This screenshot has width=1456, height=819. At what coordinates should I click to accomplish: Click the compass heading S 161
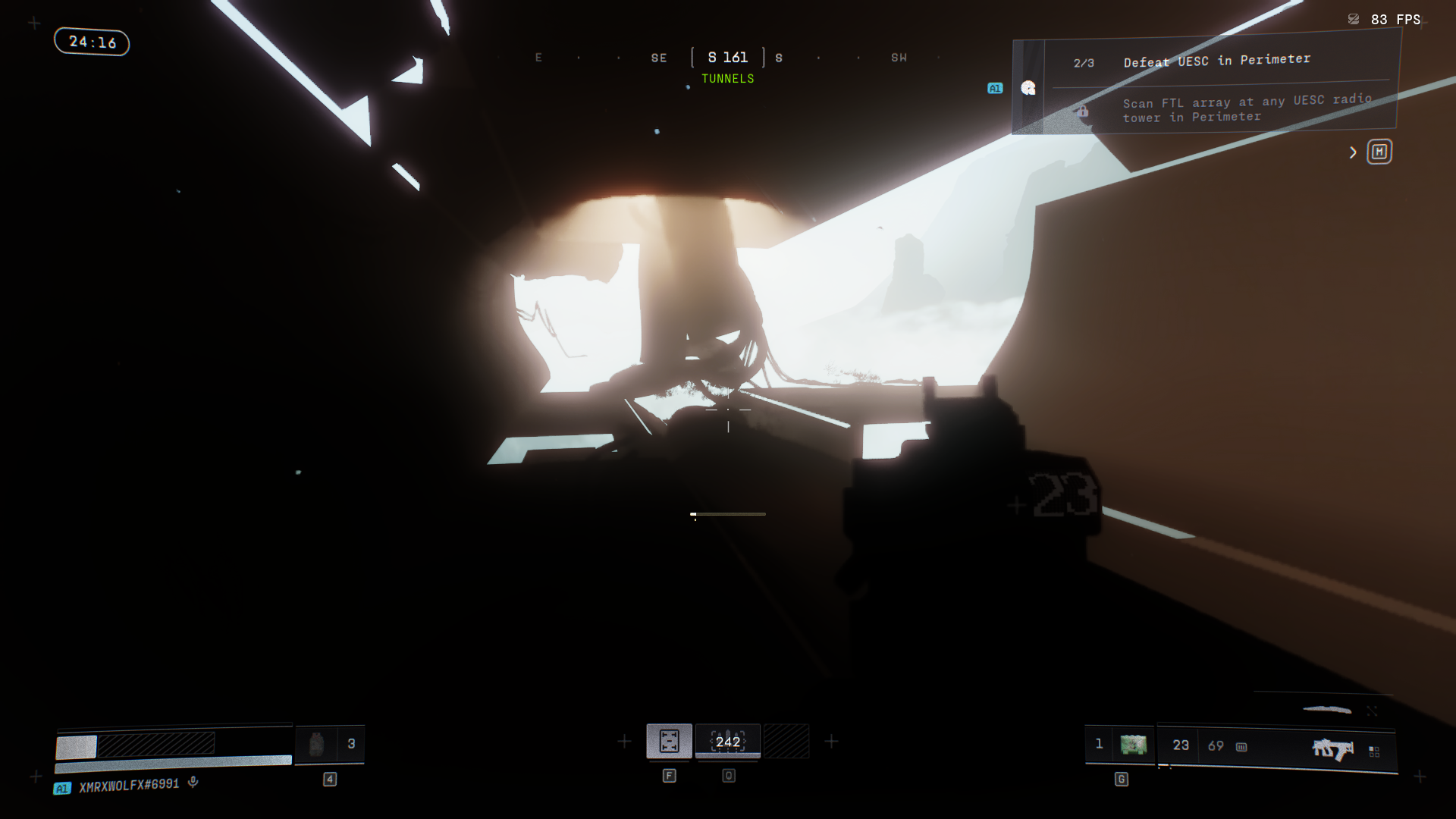click(727, 58)
